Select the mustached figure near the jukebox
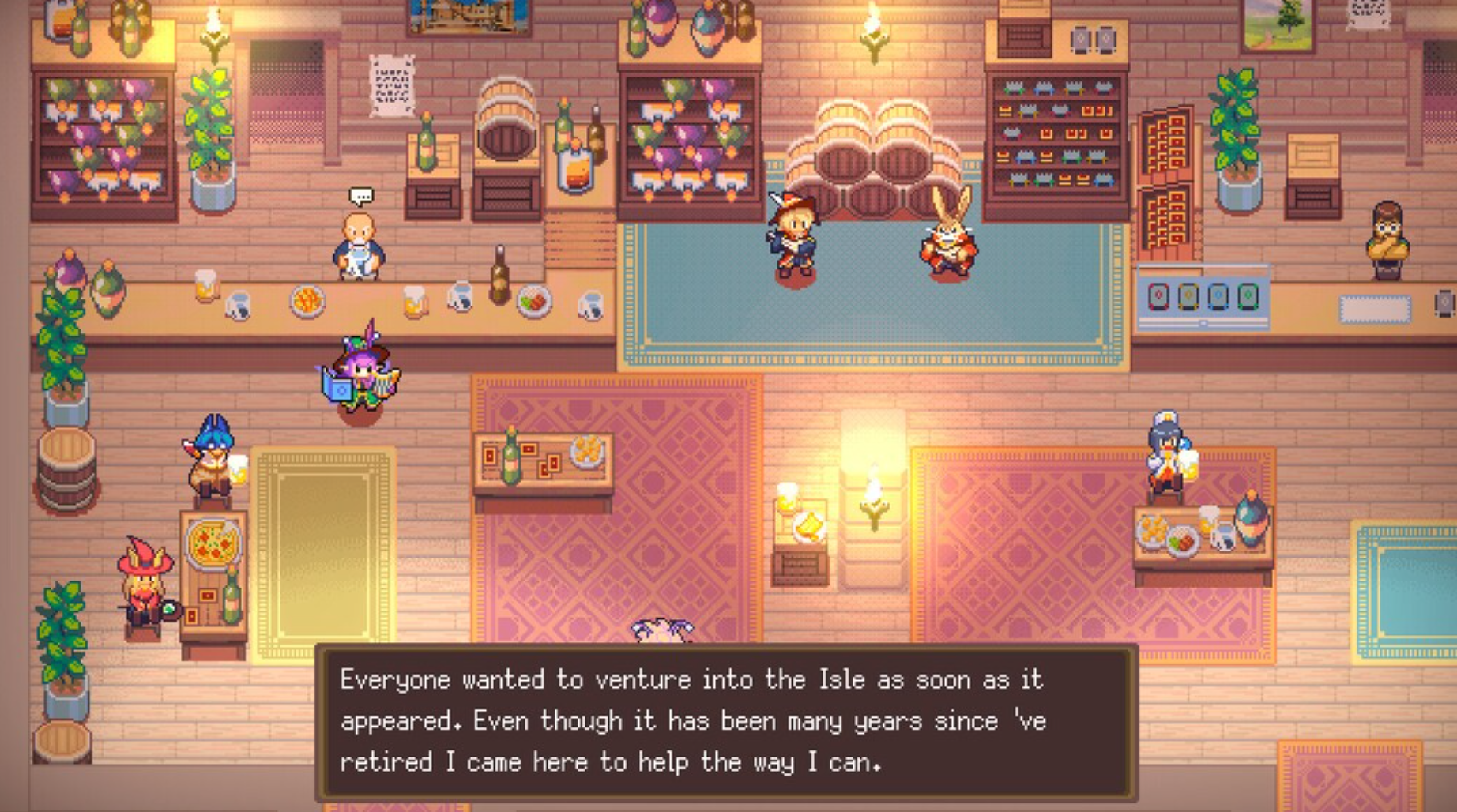Image resolution: width=1457 pixels, height=812 pixels. [1385, 237]
